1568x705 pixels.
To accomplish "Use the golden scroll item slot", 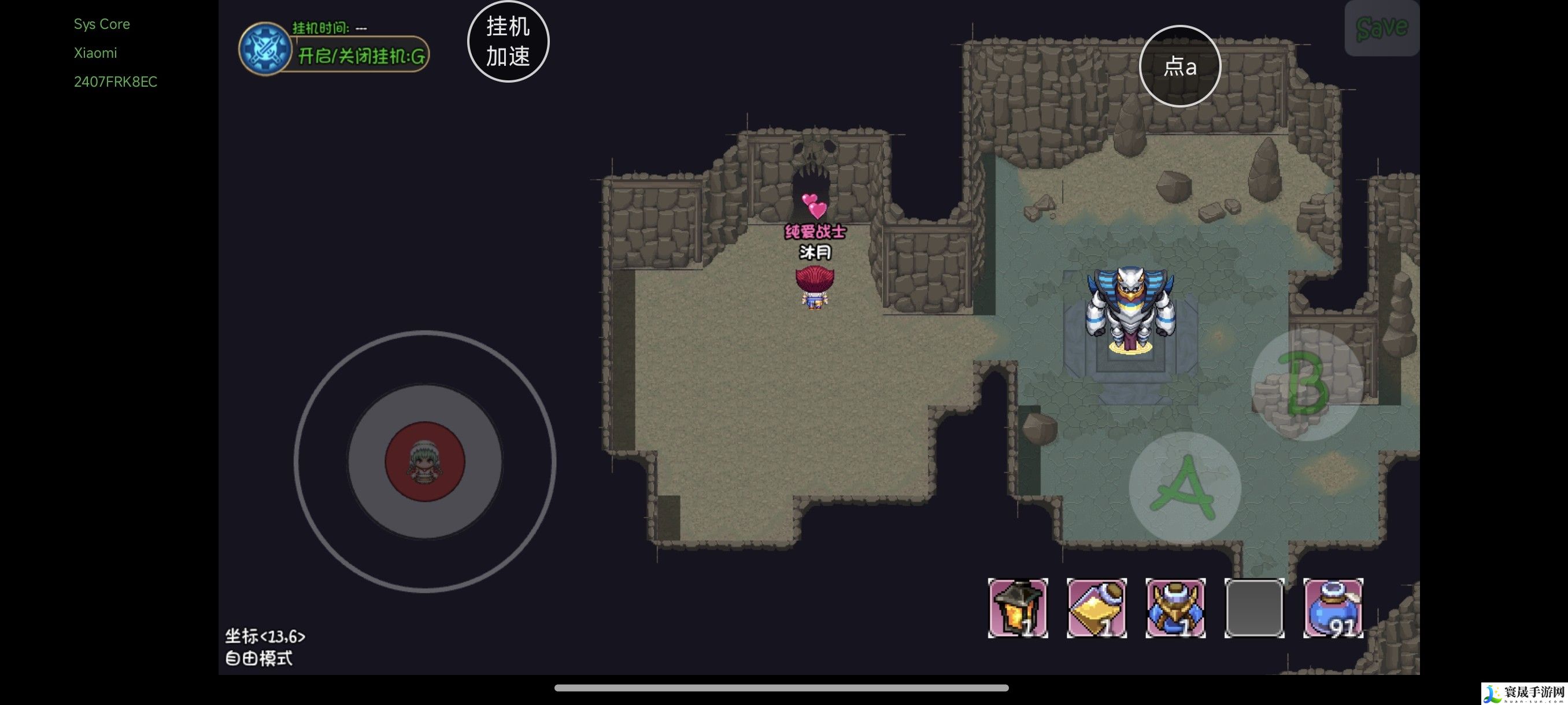I will point(1096,608).
